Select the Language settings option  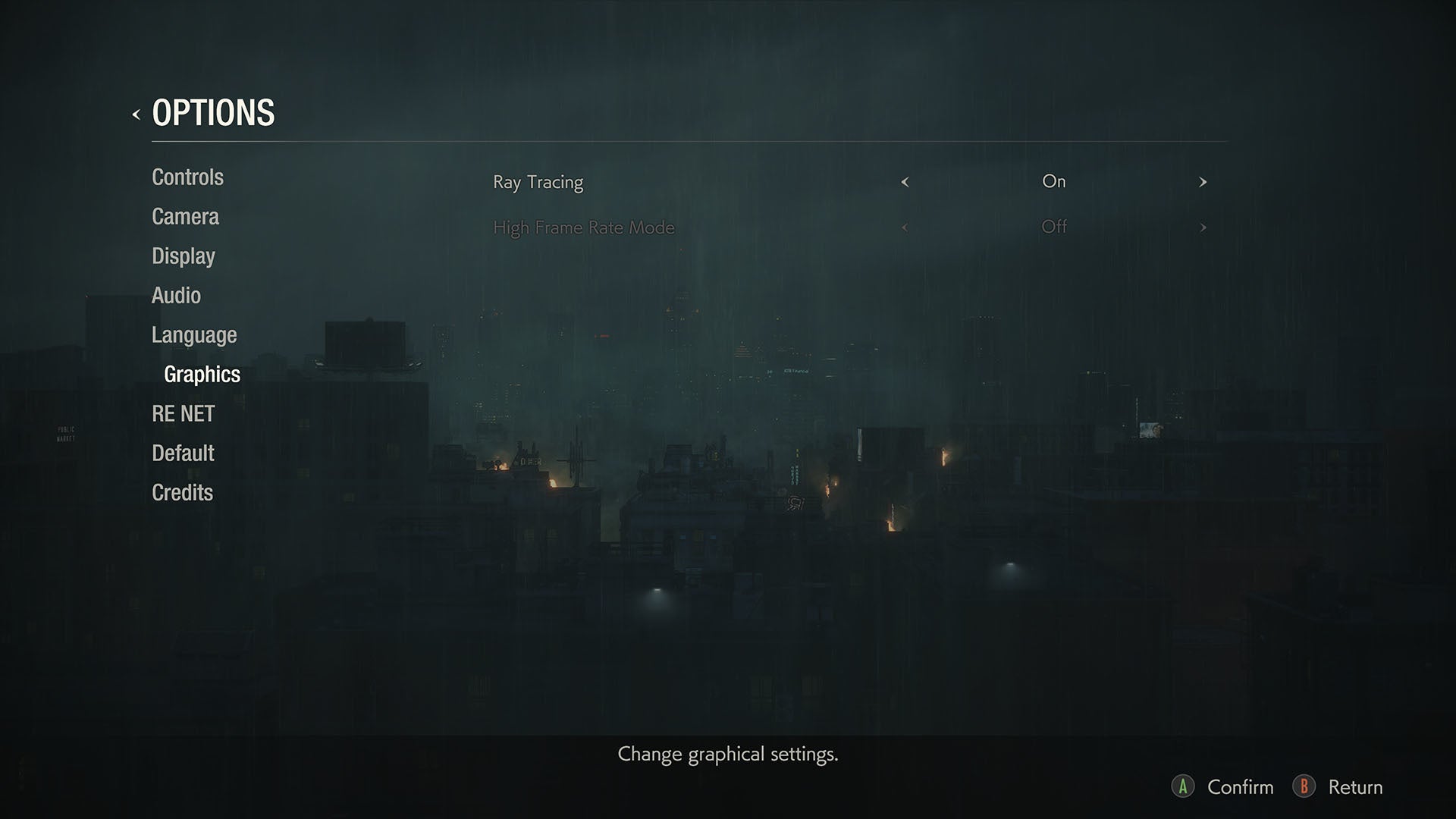click(193, 334)
